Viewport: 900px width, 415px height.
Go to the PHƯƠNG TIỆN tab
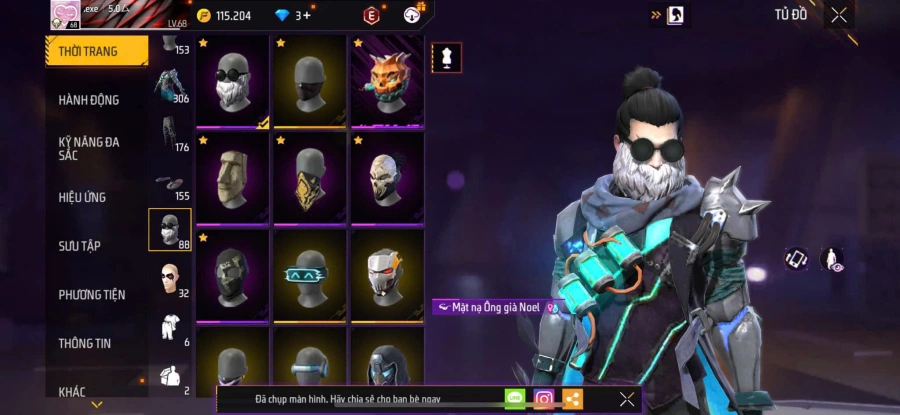[x=91, y=295]
